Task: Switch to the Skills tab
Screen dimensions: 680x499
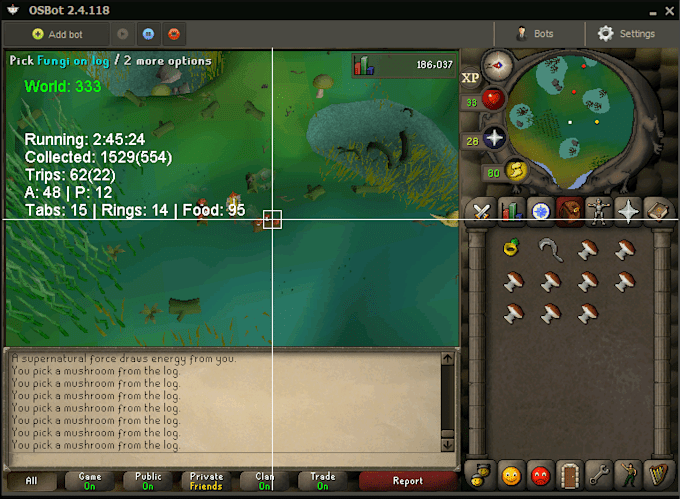Action: point(512,211)
